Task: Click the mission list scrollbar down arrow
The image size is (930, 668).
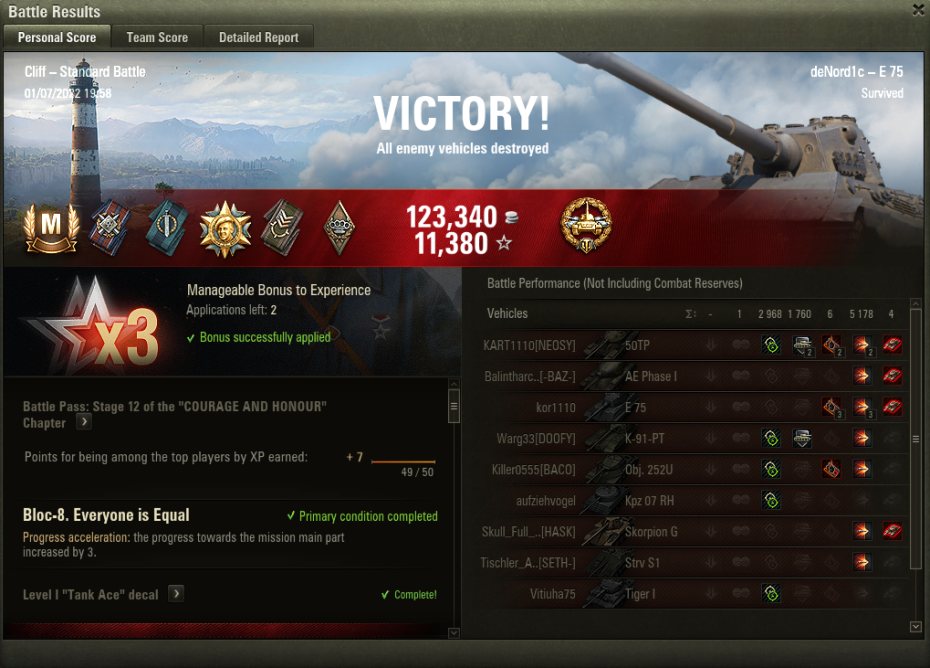Action: 453,632
